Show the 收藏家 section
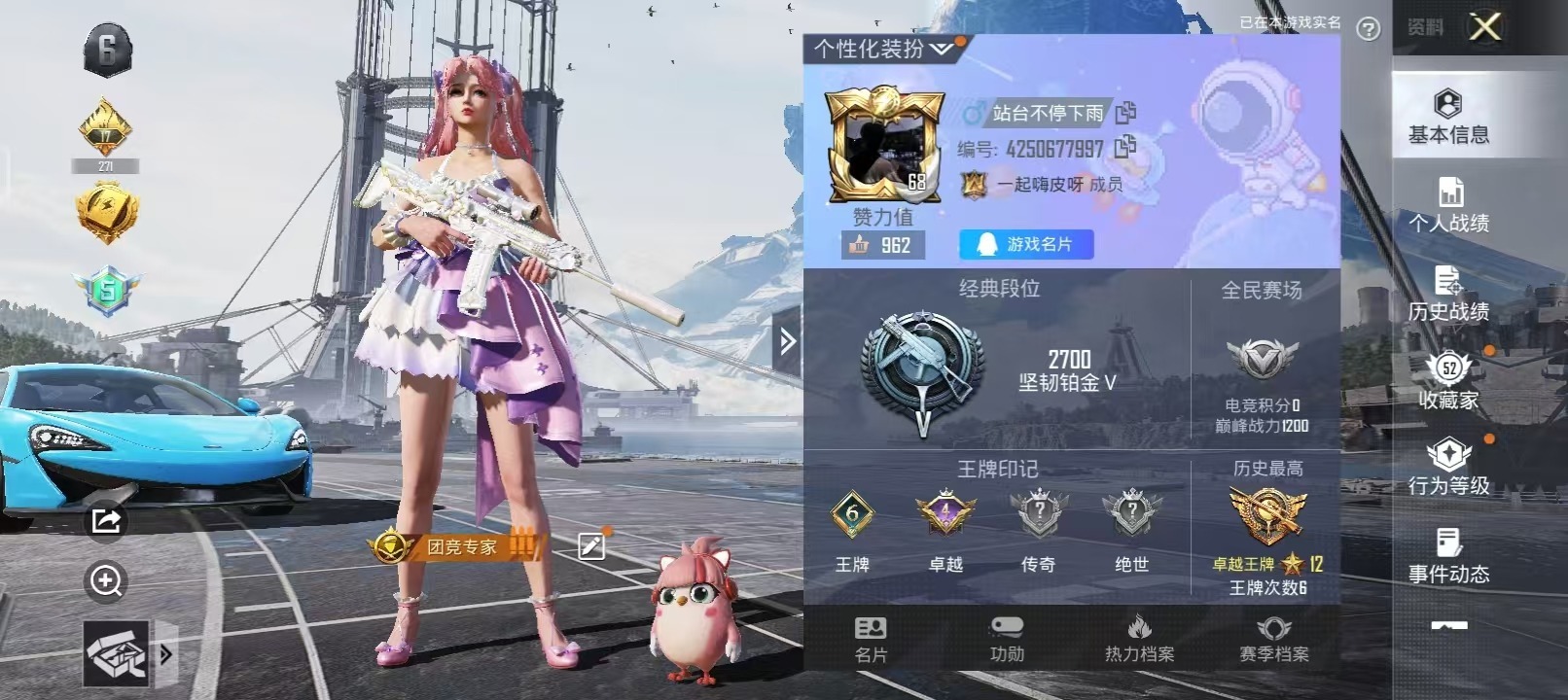Screen dimensions: 1568x700 1448,381
